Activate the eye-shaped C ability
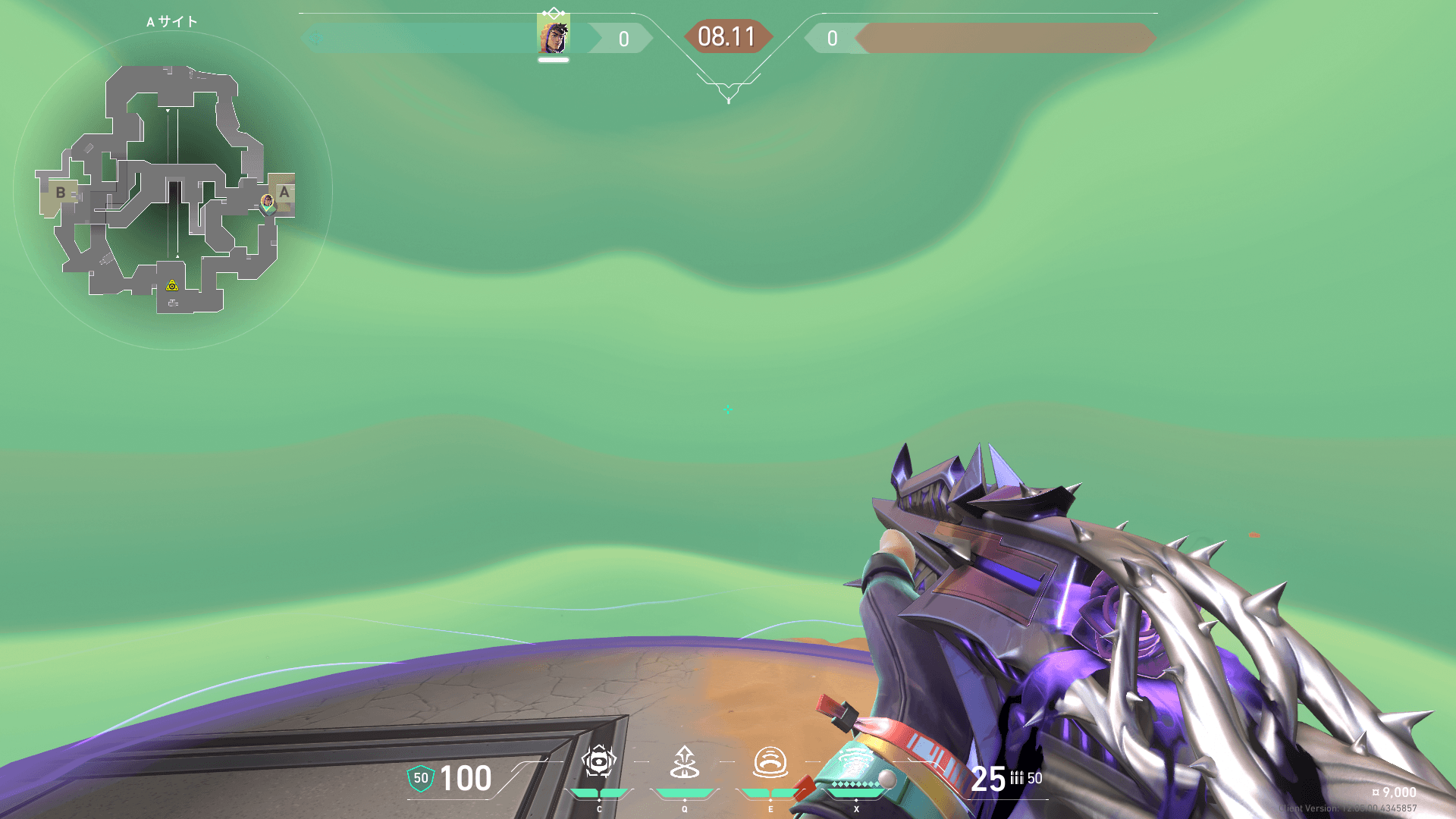The height and width of the screenshot is (819, 1456). (x=599, y=762)
